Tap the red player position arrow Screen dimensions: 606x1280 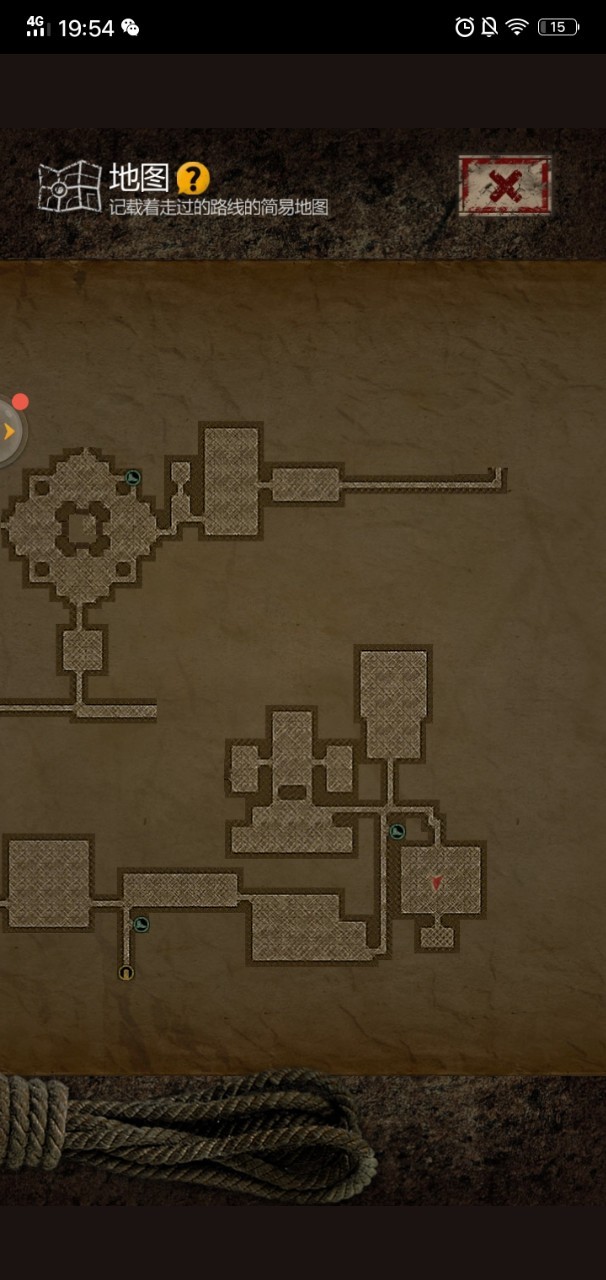pos(437,882)
